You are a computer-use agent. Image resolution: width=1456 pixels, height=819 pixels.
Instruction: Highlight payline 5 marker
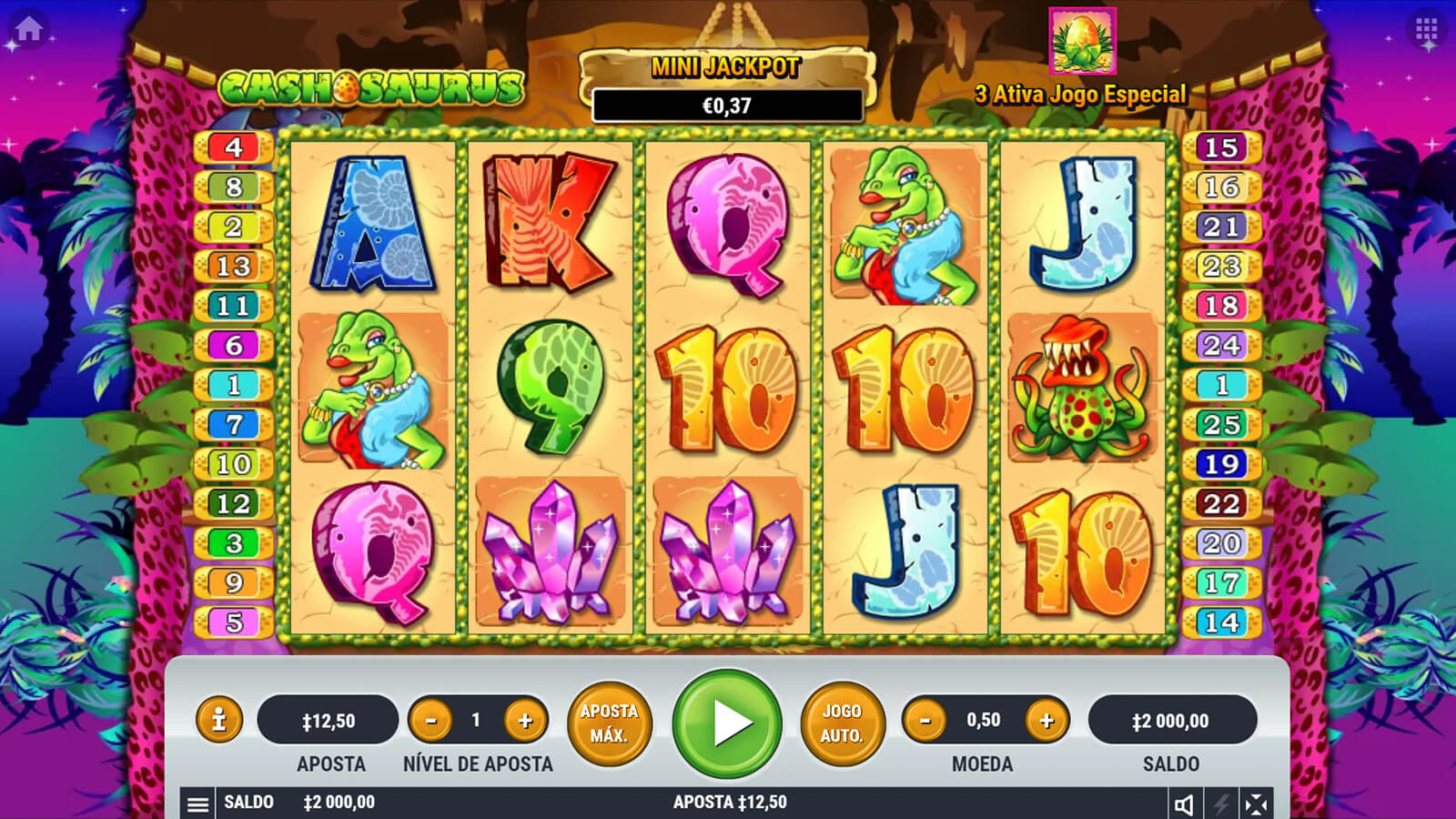coord(234,622)
